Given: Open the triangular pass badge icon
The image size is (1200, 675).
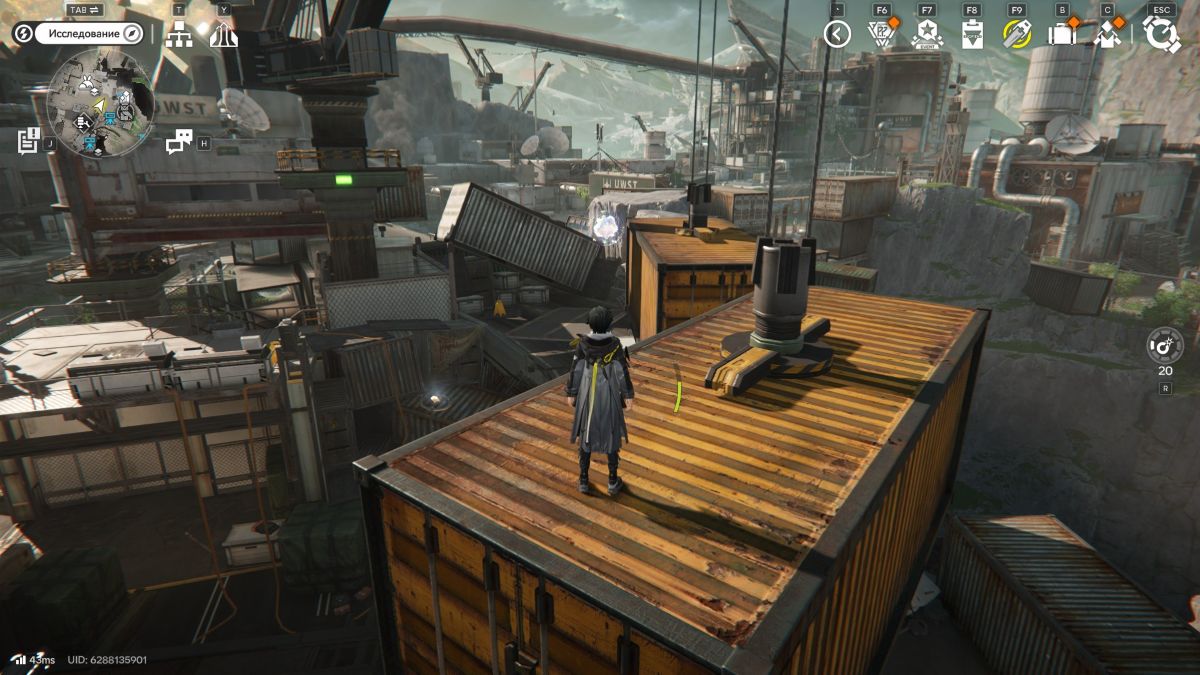Looking at the screenshot, I should click(x=880, y=34).
